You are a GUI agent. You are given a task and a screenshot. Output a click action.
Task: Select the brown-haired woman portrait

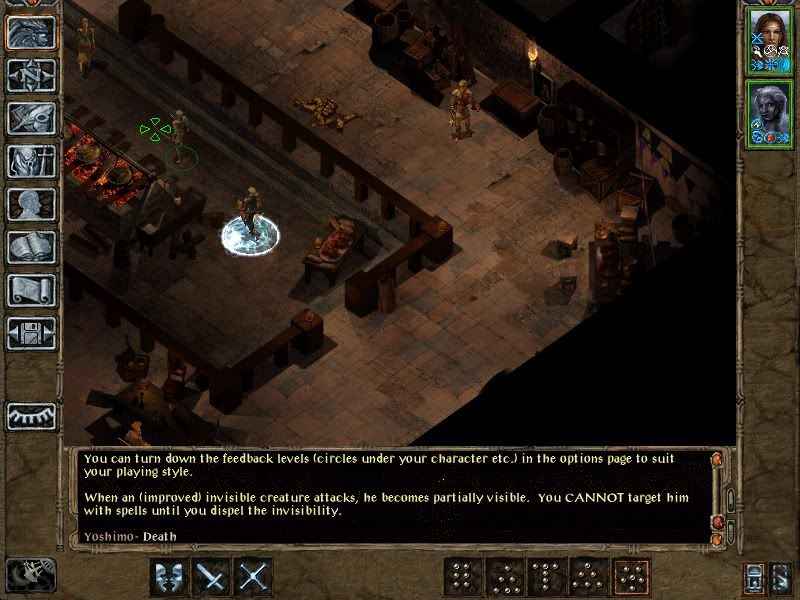coord(768,42)
